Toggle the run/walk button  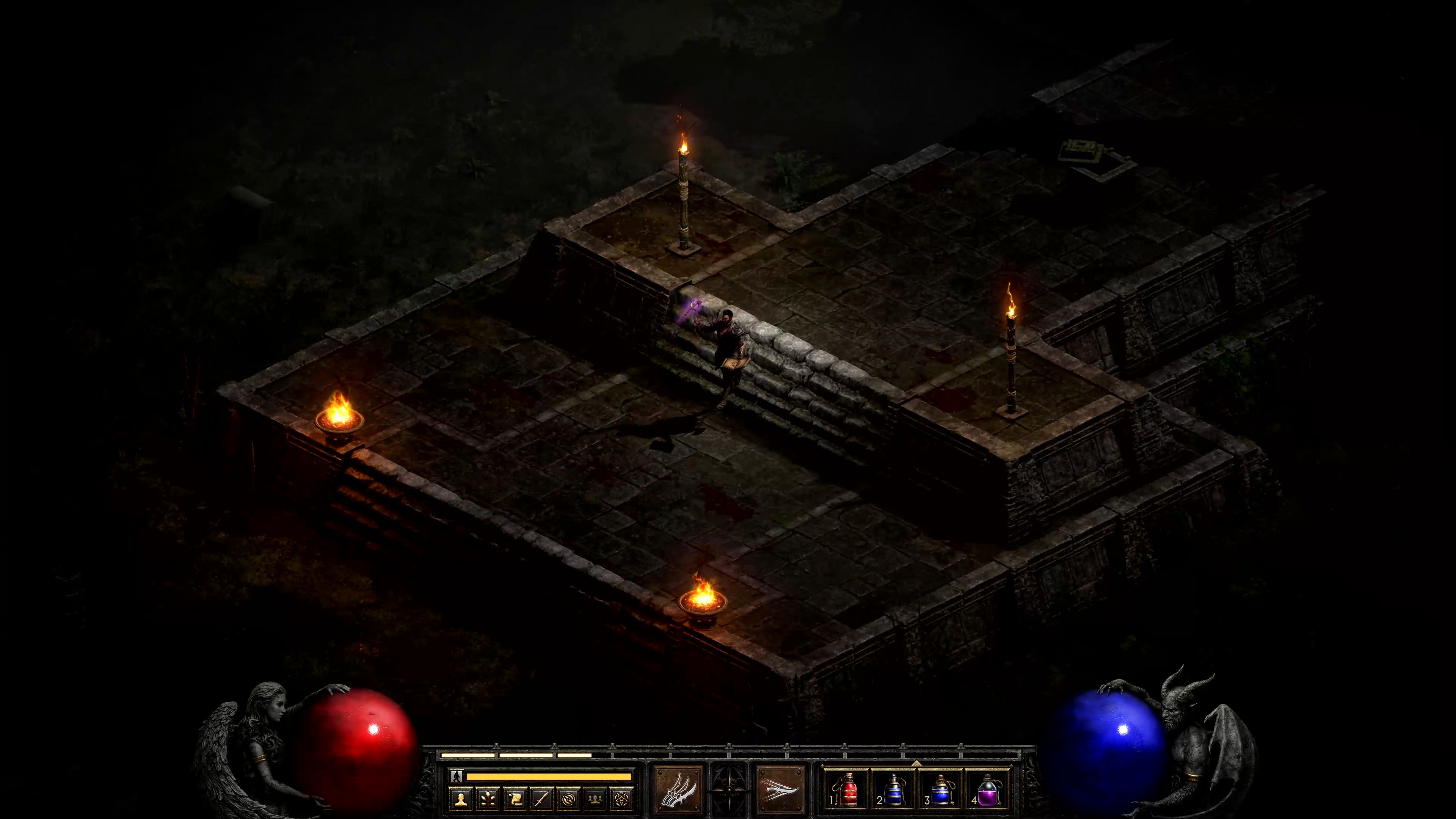(457, 776)
